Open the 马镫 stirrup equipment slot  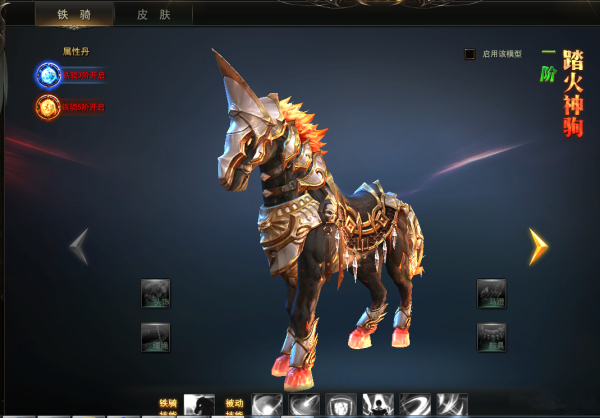[x=491, y=293]
